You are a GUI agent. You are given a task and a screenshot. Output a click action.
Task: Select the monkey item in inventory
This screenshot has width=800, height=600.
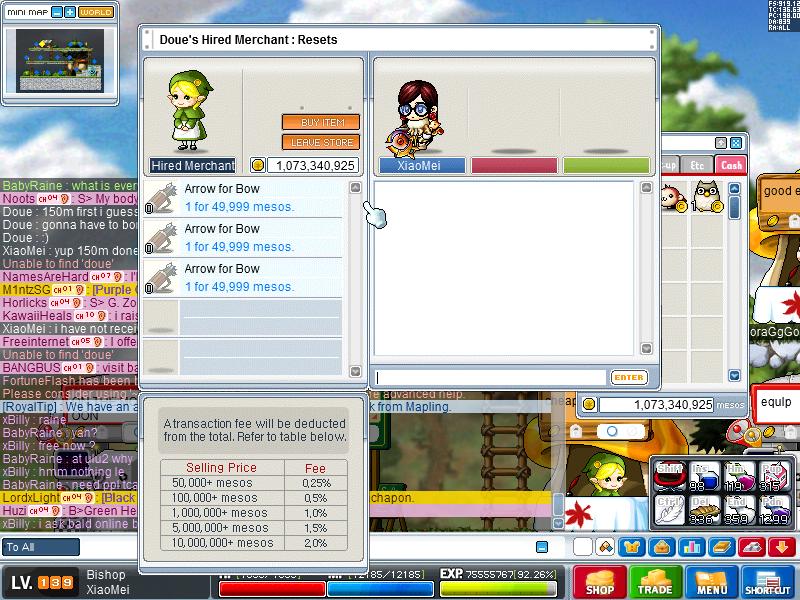[x=673, y=194]
